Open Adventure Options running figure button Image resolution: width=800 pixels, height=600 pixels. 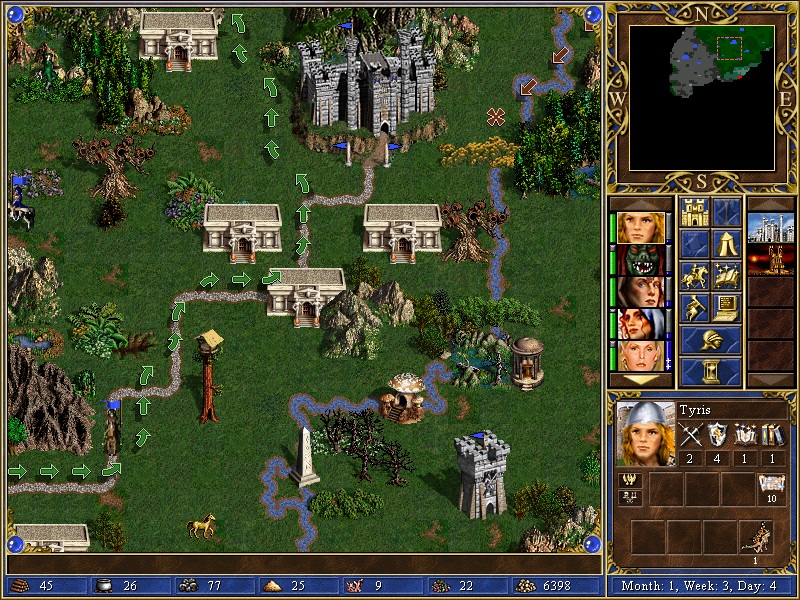pyautogui.click(x=693, y=307)
